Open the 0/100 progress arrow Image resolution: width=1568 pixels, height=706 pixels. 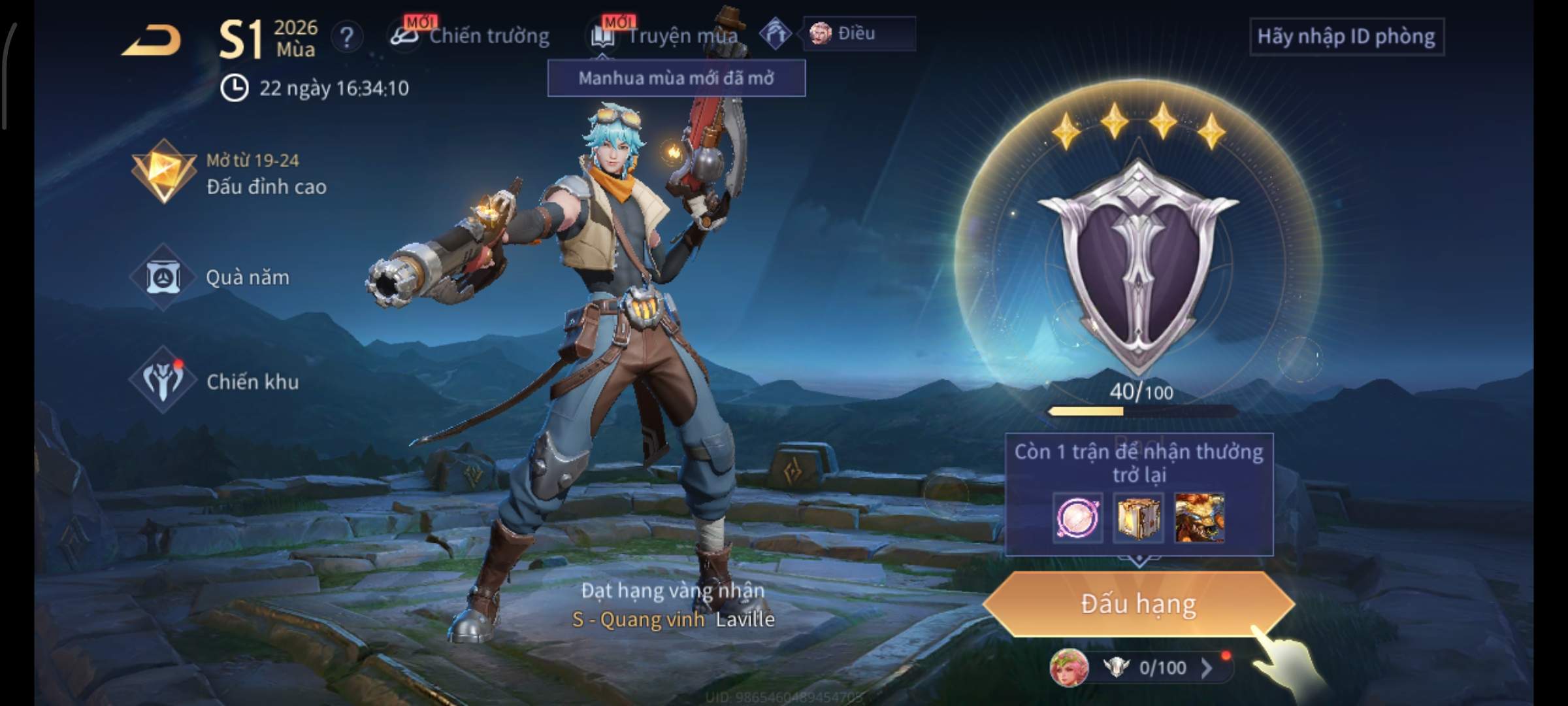(x=1206, y=667)
